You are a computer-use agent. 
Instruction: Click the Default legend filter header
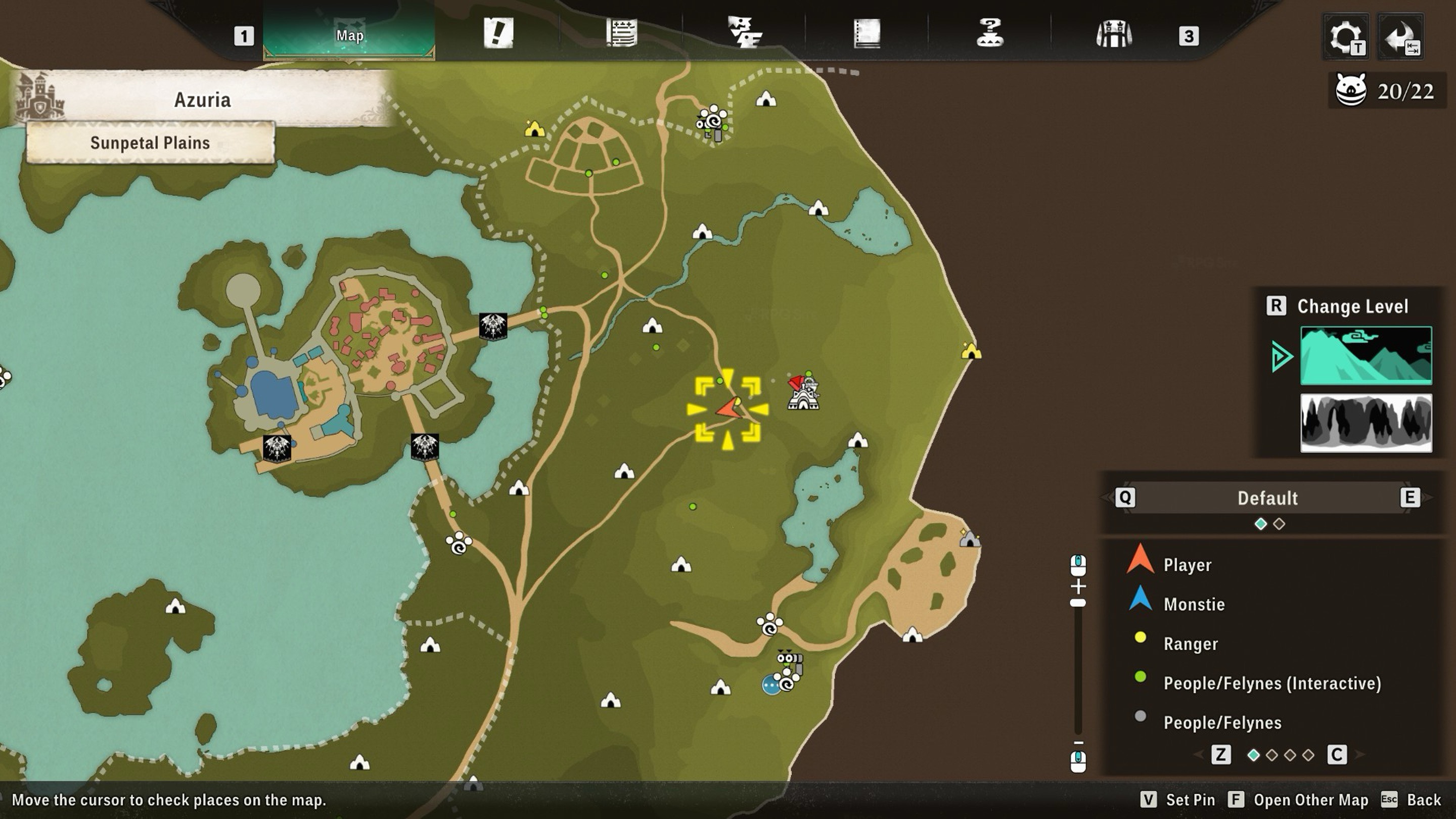coord(1267,498)
